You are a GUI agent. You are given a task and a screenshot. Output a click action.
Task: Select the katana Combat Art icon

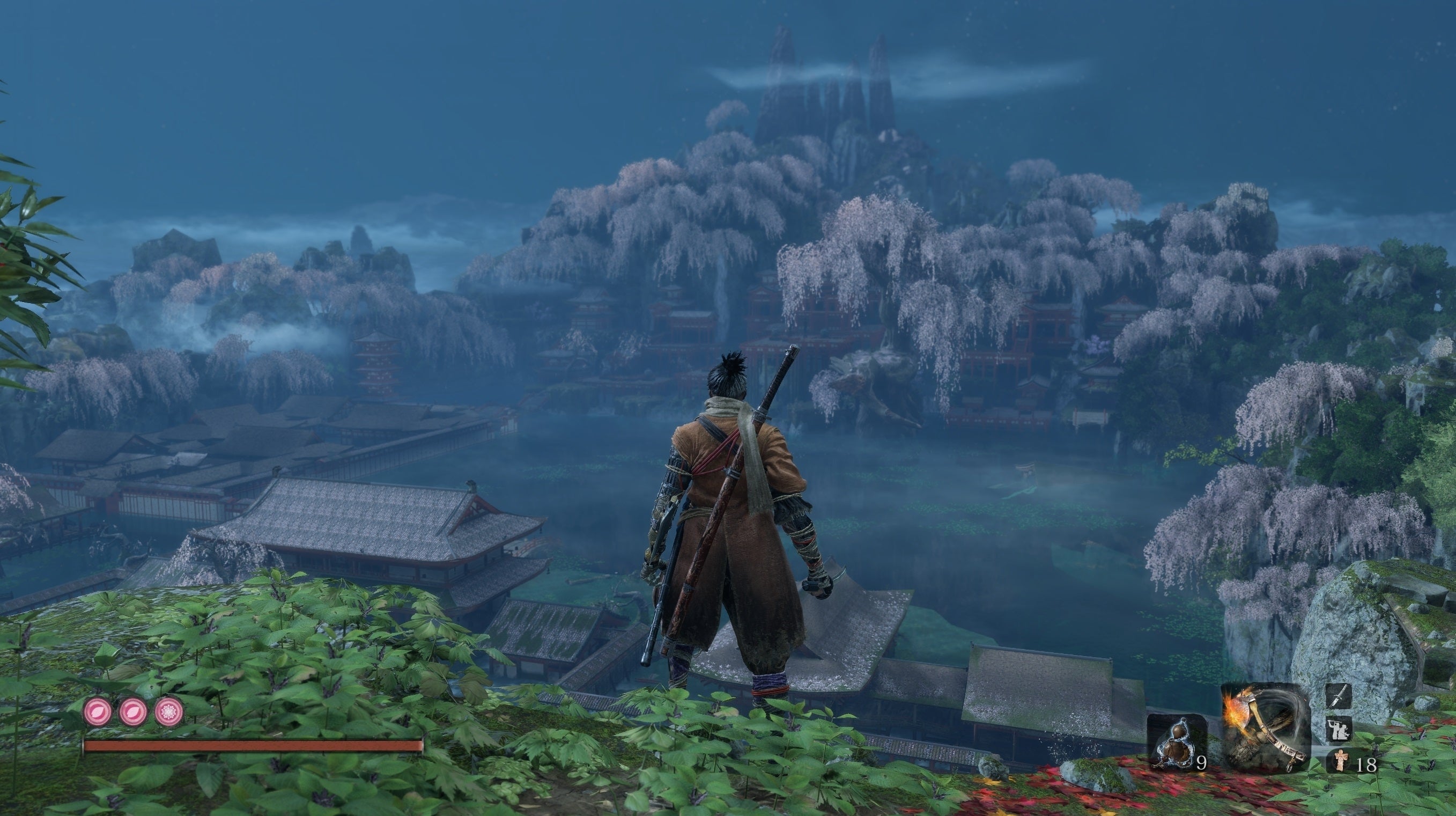pyautogui.click(x=1339, y=697)
